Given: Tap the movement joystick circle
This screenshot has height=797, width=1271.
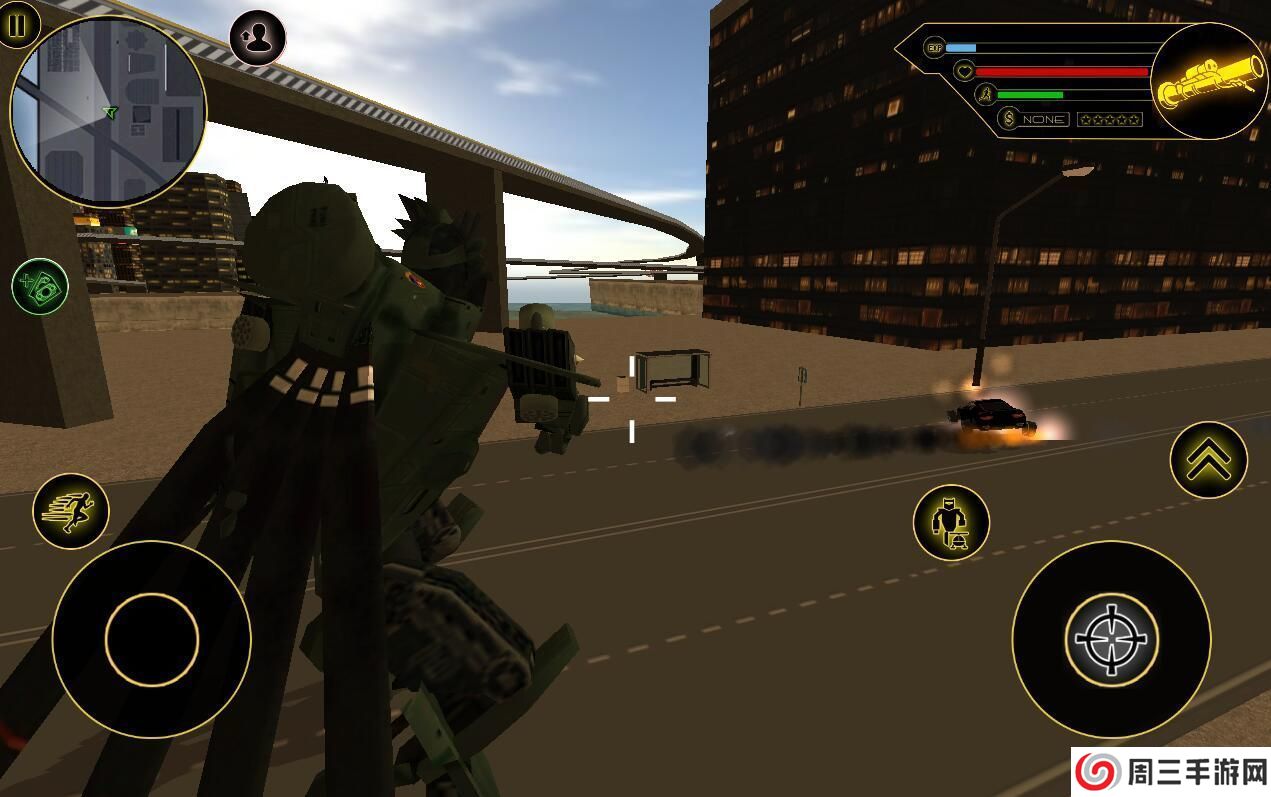Looking at the screenshot, I should point(151,640).
